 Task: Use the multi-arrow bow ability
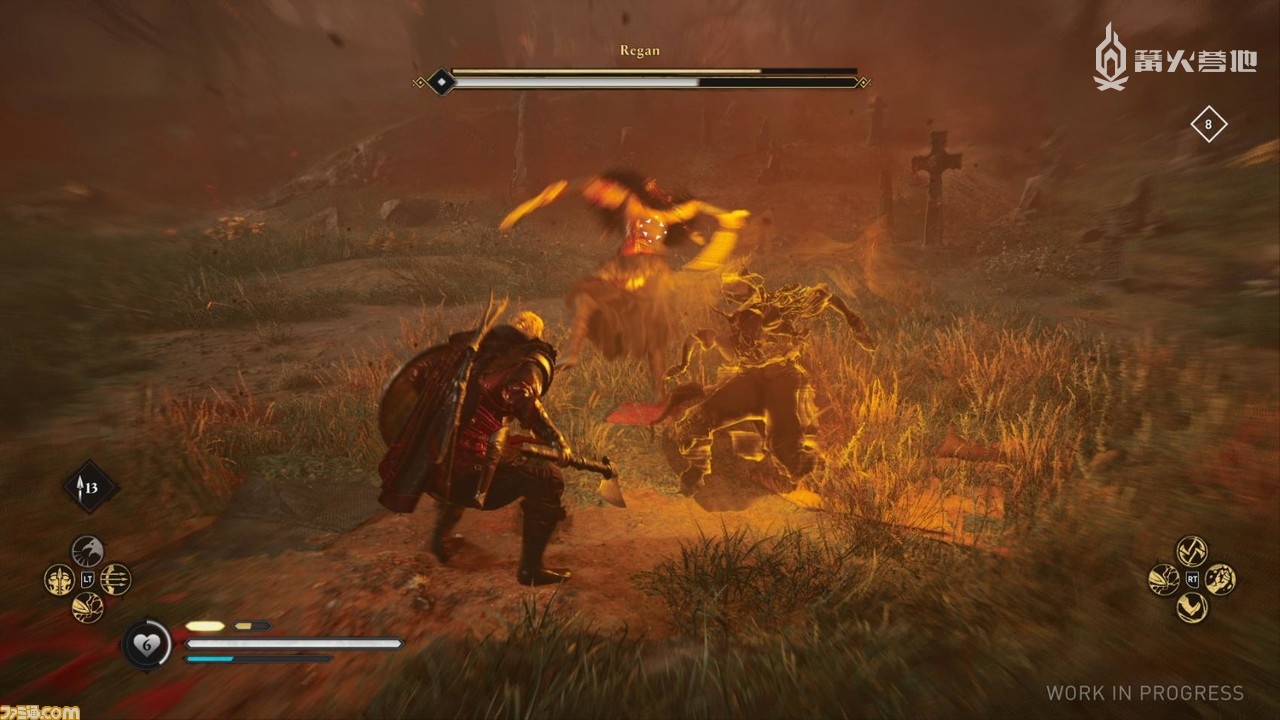(x=115, y=579)
